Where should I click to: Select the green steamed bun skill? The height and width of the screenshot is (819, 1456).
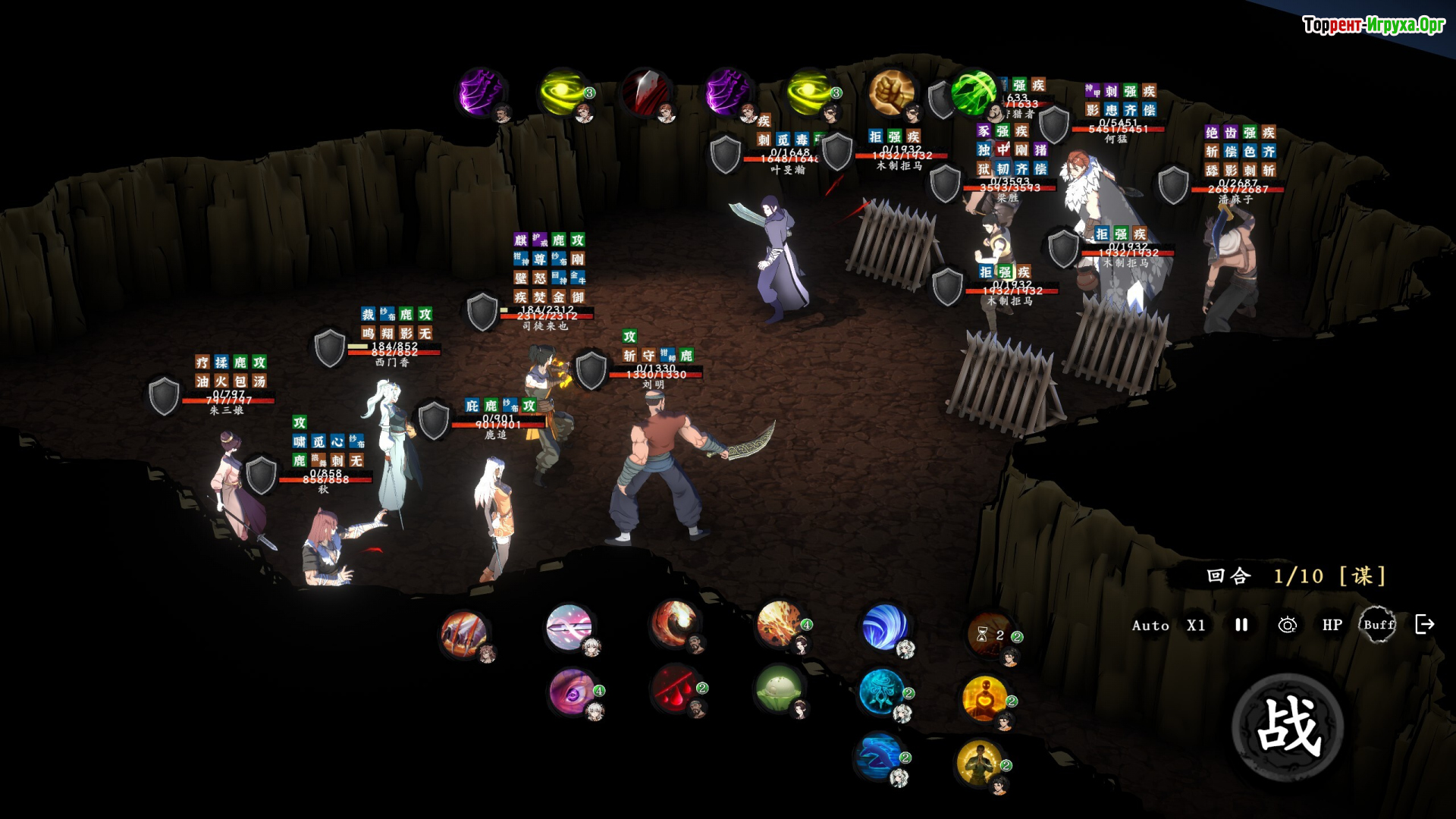point(779,689)
